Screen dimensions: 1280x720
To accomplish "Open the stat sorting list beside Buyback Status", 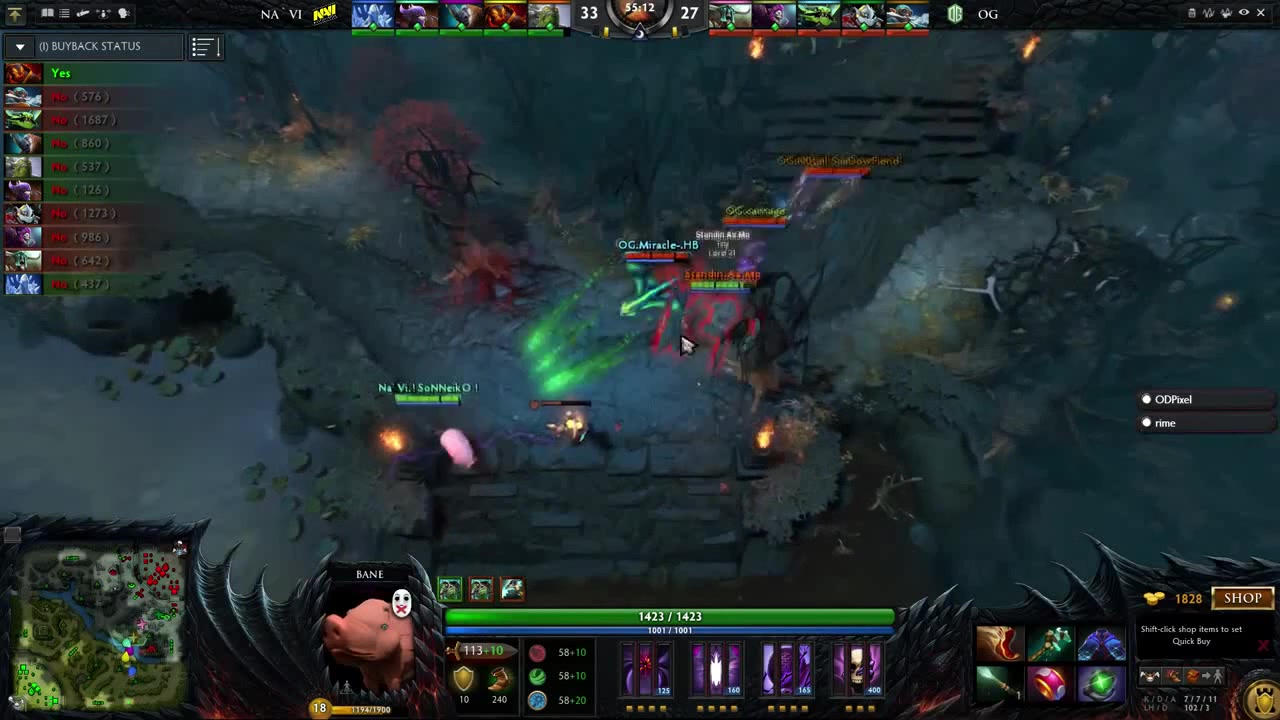I will pos(203,46).
